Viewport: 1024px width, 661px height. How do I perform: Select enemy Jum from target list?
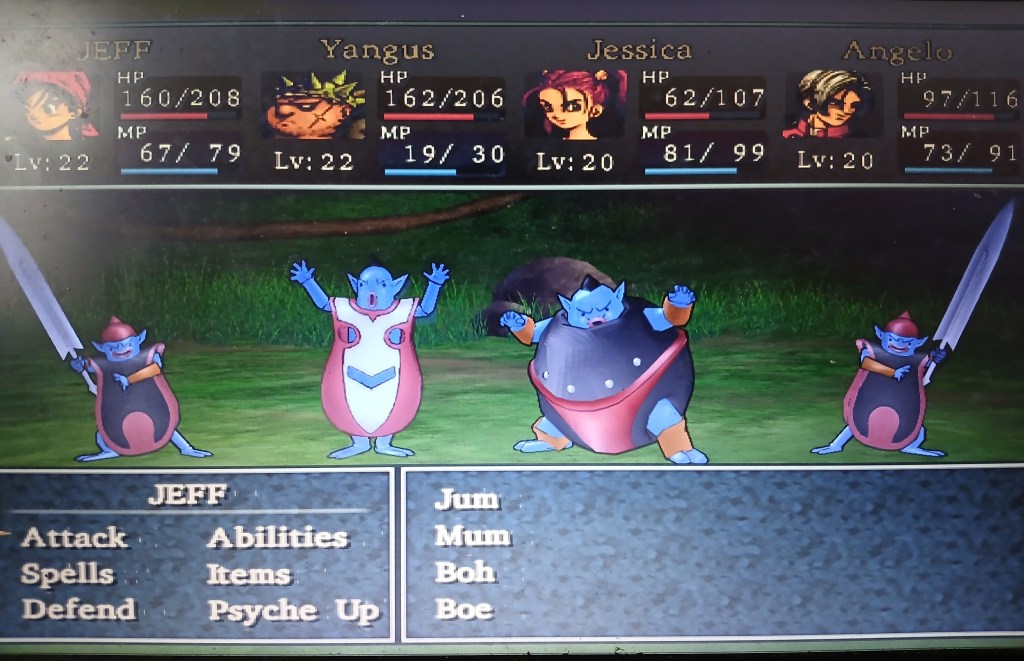[x=467, y=499]
